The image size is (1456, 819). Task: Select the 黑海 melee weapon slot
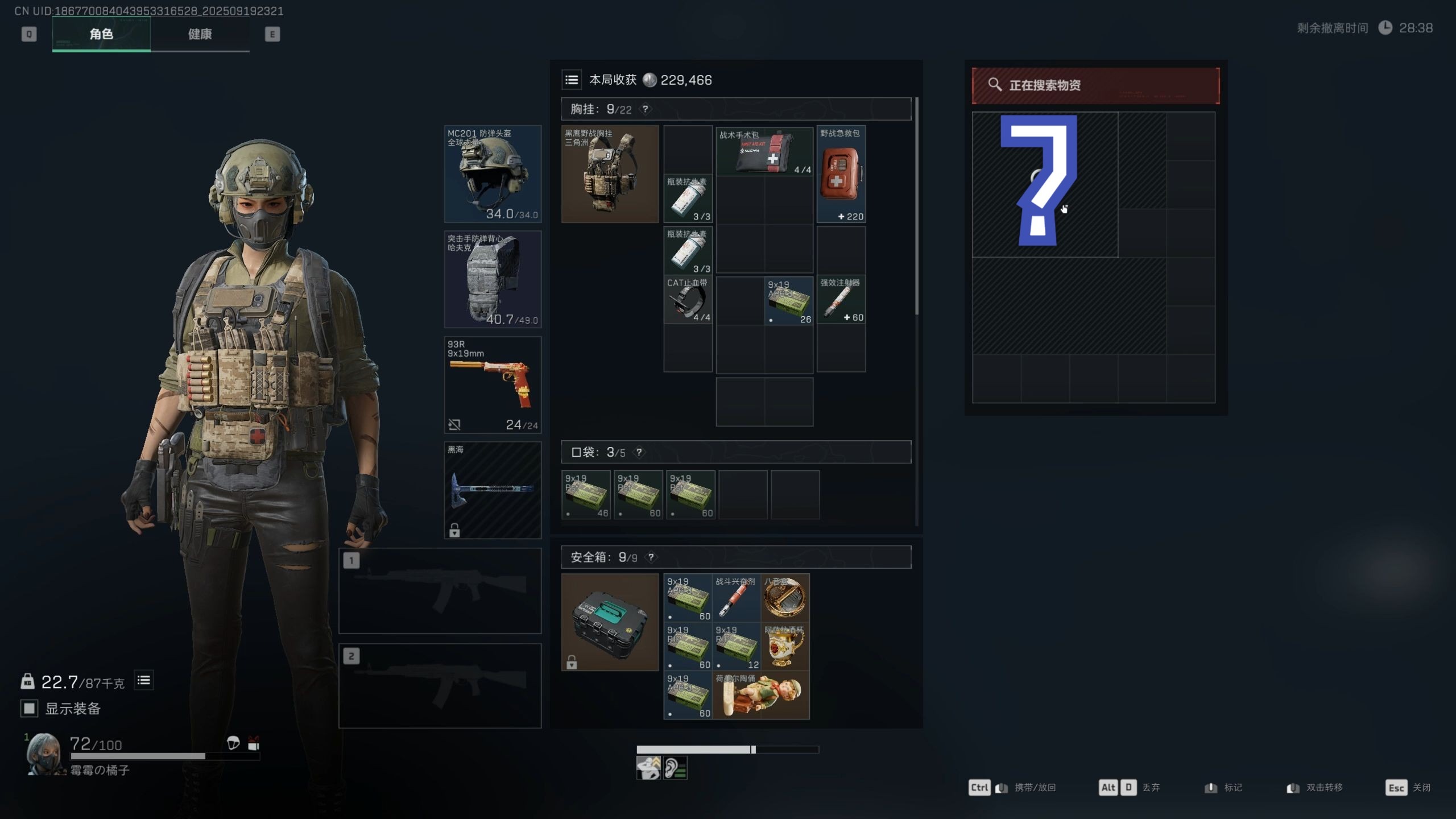[x=493, y=490]
